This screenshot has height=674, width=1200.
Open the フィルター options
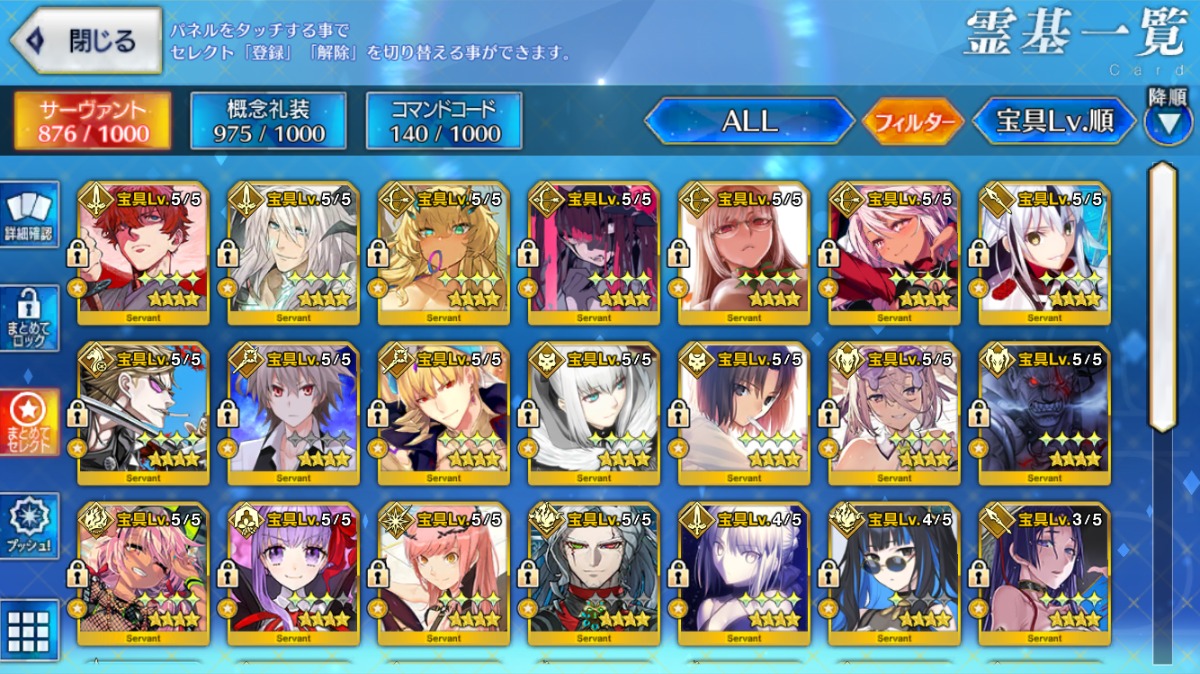tap(912, 122)
